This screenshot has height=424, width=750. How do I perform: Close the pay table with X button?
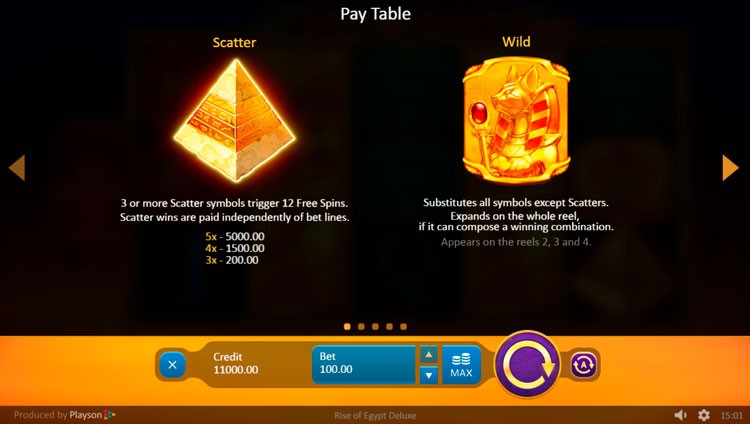(172, 365)
